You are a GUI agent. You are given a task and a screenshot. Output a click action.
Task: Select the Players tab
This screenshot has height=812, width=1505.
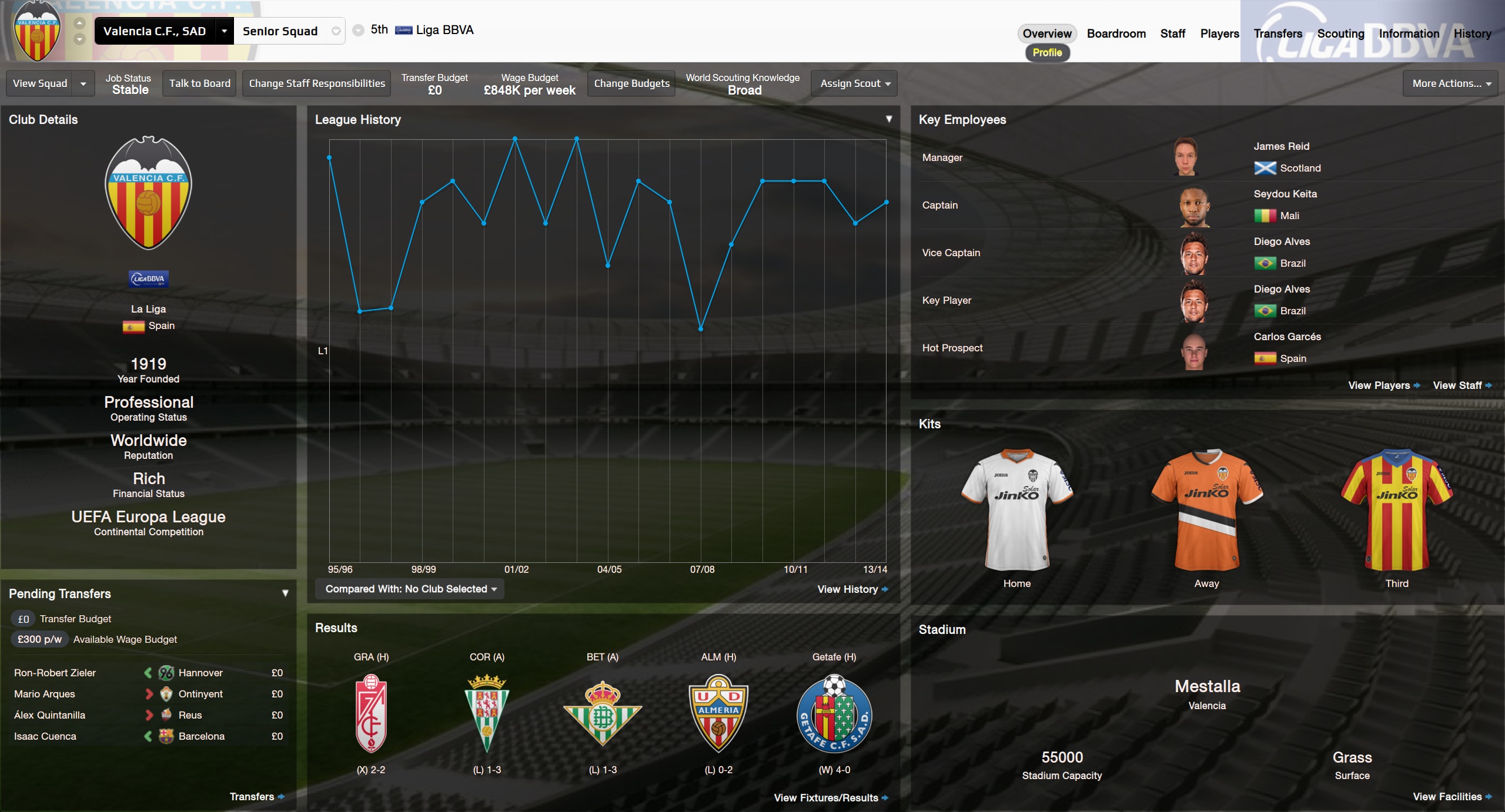point(1219,33)
